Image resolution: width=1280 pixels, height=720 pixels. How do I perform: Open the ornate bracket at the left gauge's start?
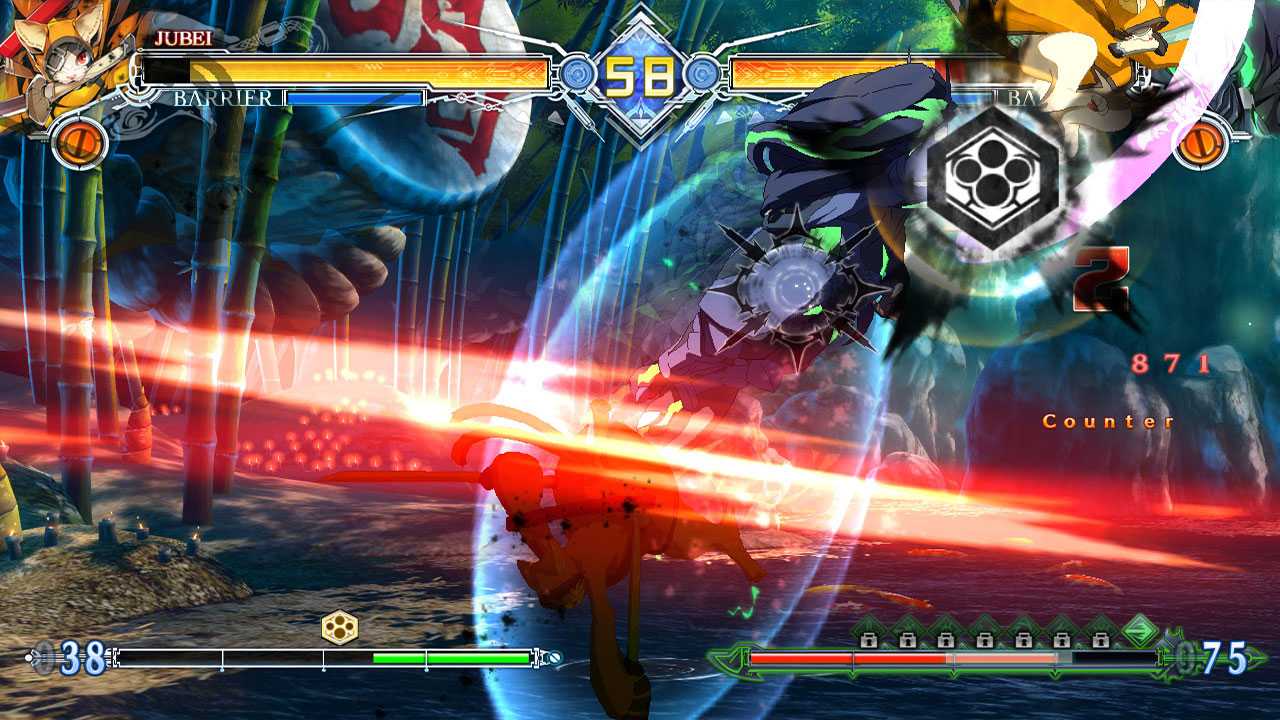[113, 656]
